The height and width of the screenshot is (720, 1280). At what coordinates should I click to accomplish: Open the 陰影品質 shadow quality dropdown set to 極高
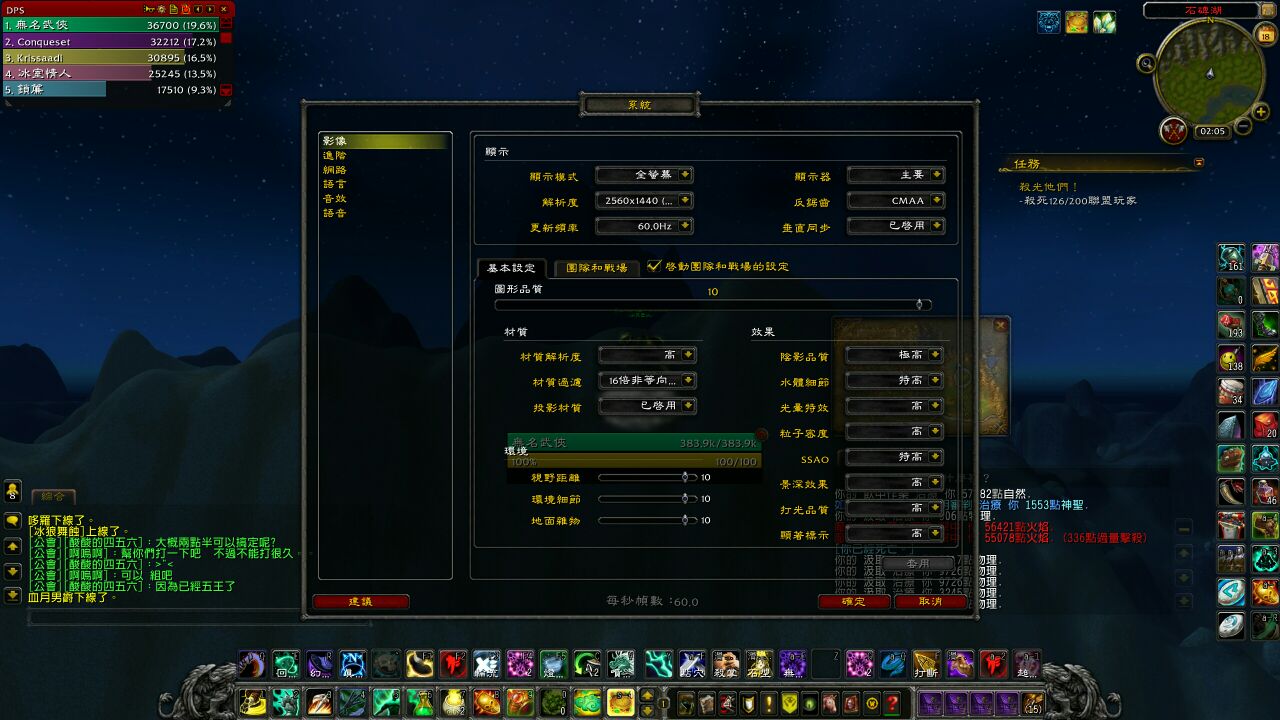tap(893, 355)
